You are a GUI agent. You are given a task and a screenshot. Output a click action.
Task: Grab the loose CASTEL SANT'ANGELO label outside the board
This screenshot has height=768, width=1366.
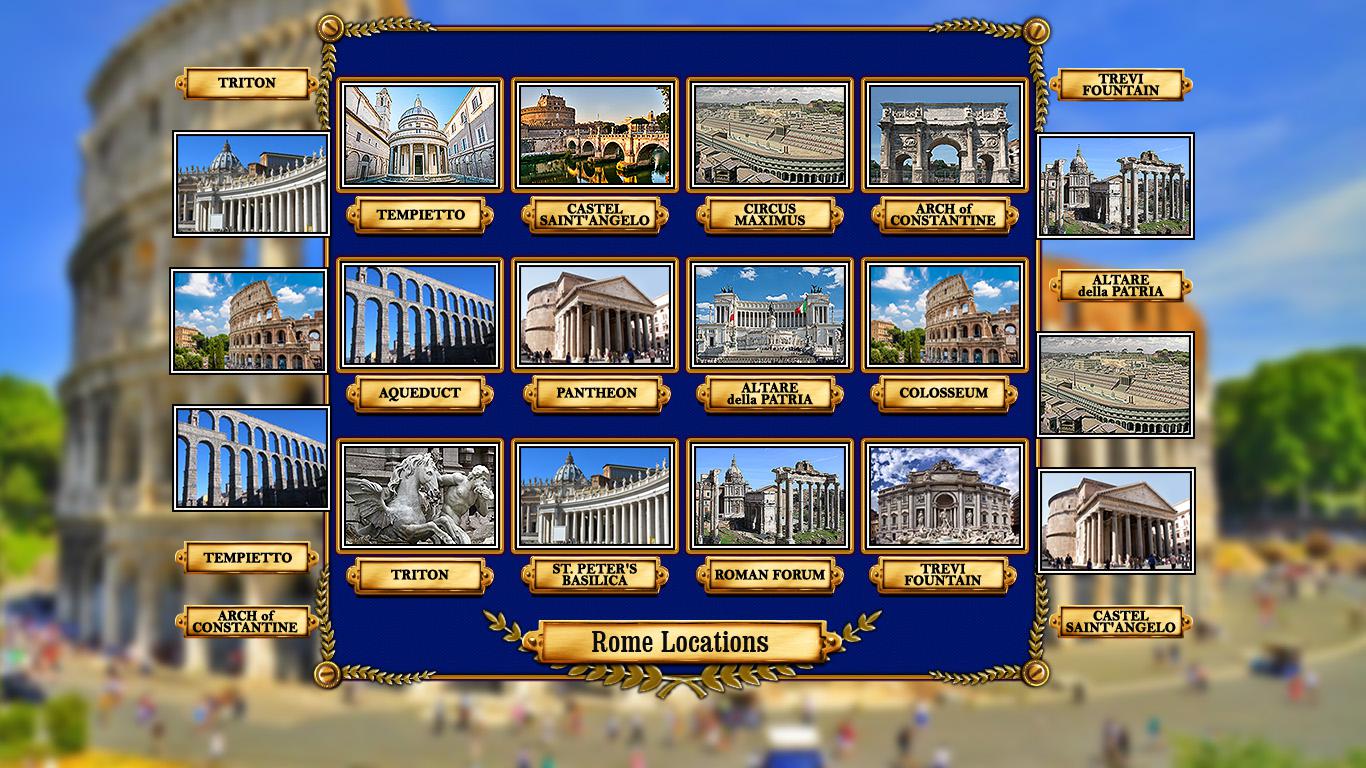(x=1120, y=622)
